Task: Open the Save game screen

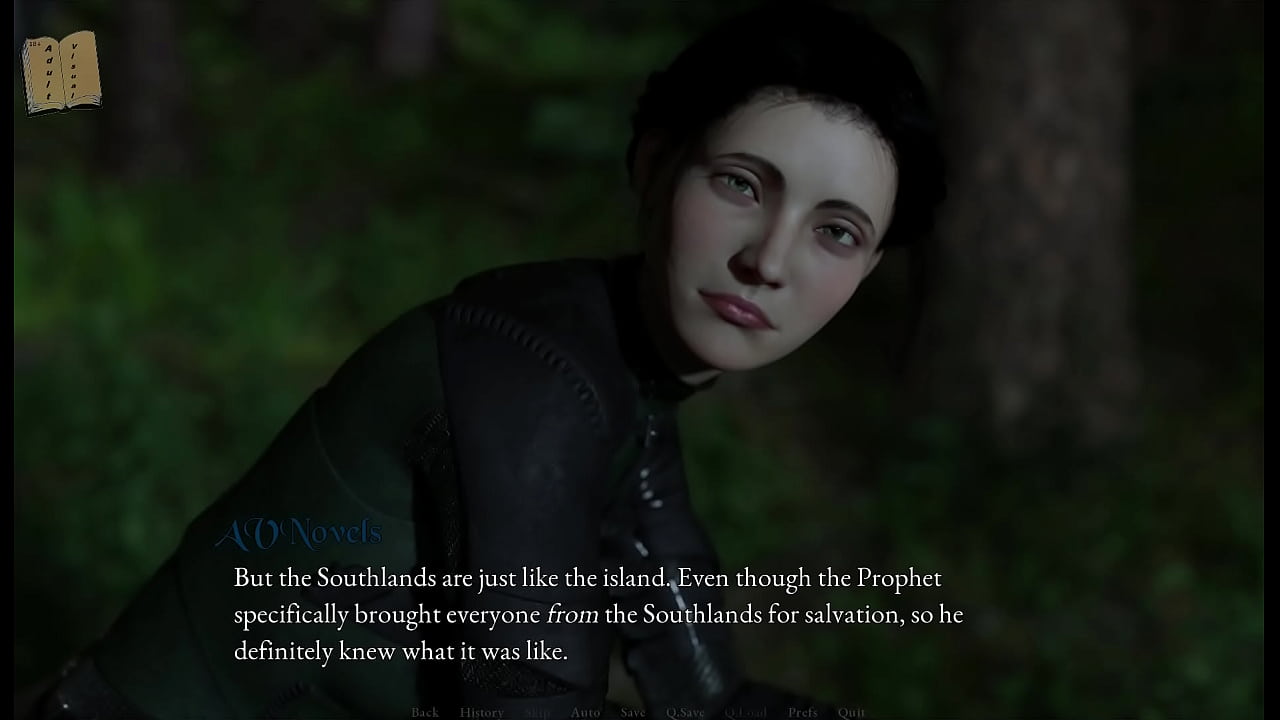Action: coord(633,712)
